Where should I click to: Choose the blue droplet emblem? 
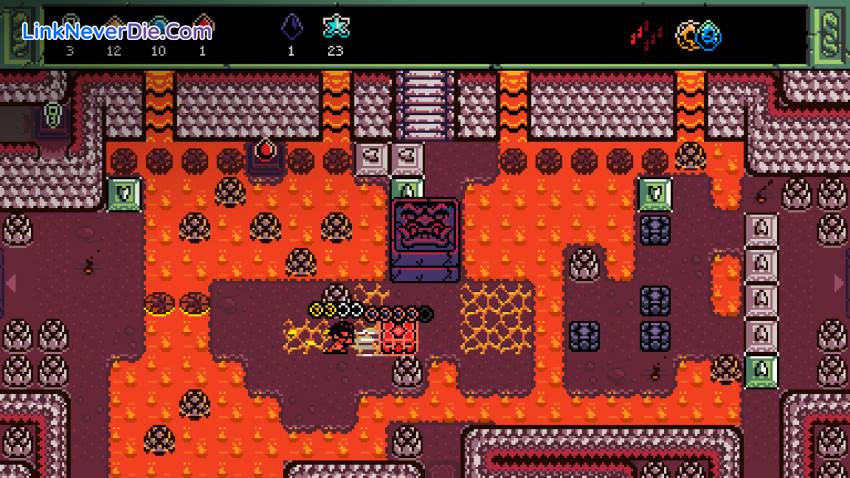point(710,37)
